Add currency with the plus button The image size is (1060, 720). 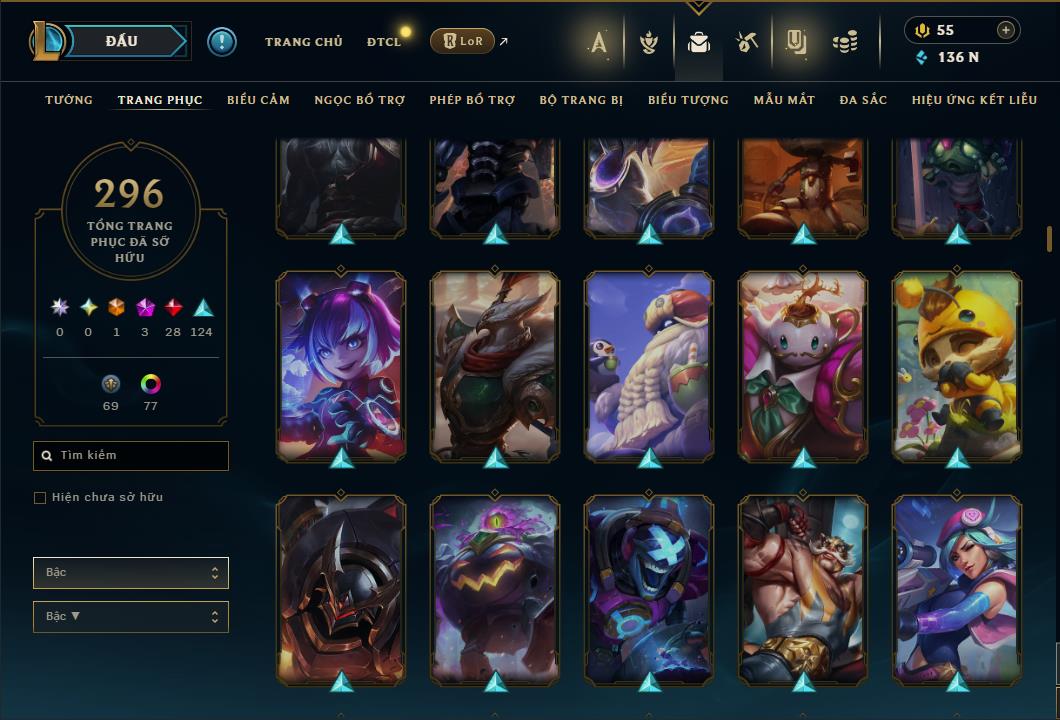1005,30
